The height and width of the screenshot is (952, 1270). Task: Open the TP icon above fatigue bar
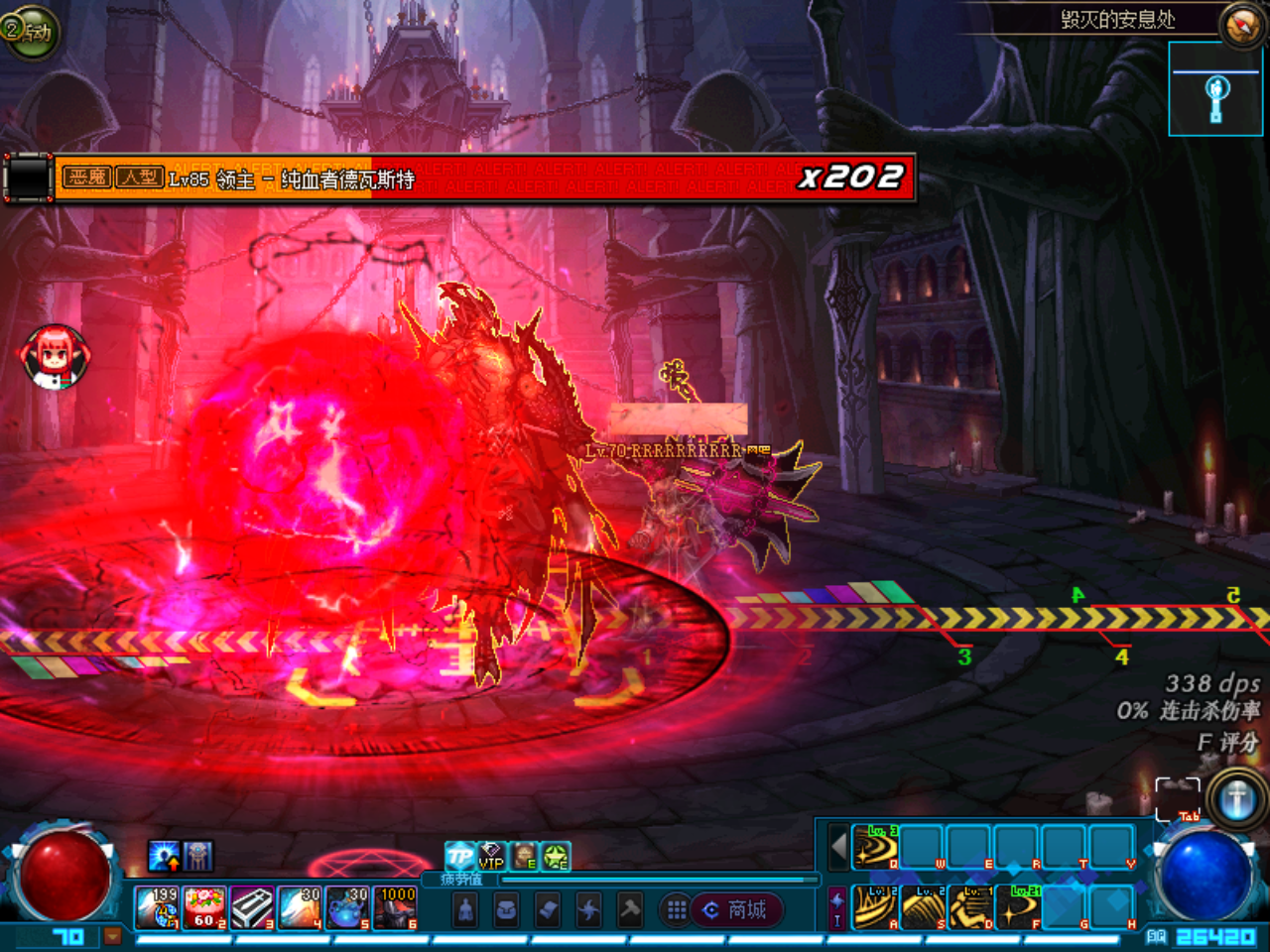[459, 855]
